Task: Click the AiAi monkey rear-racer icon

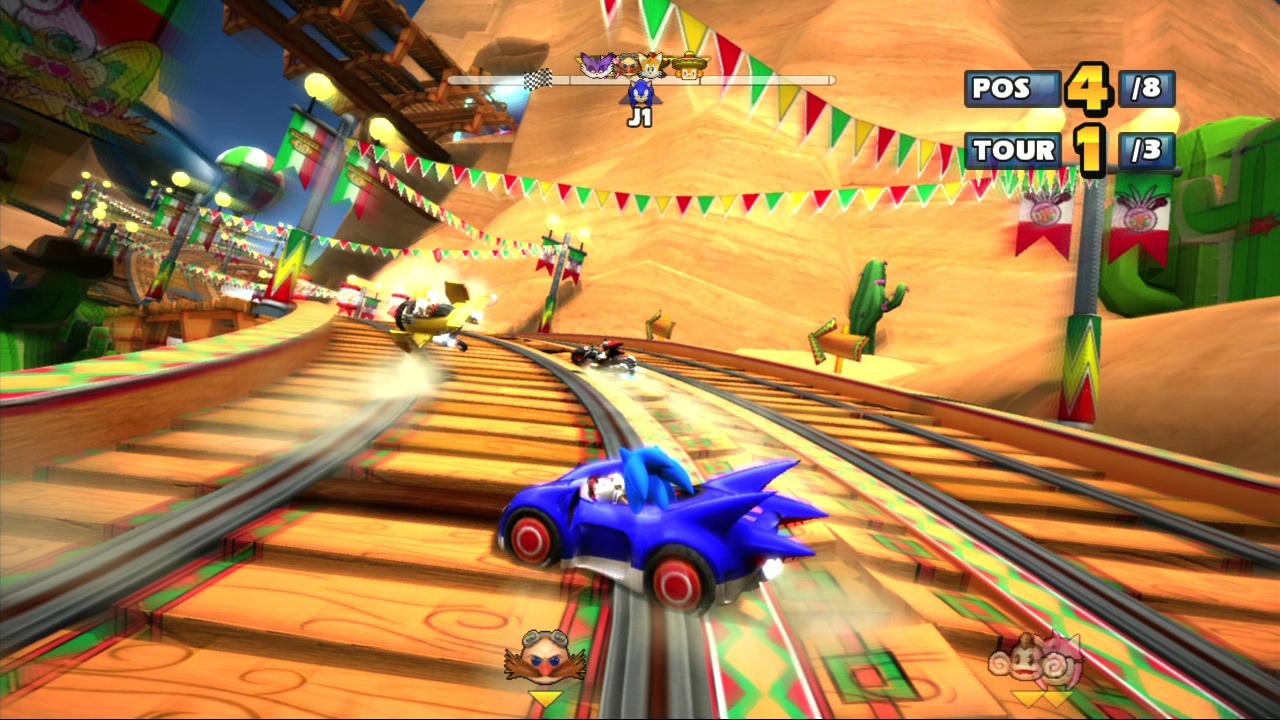Action: click(x=1011, y=660)
